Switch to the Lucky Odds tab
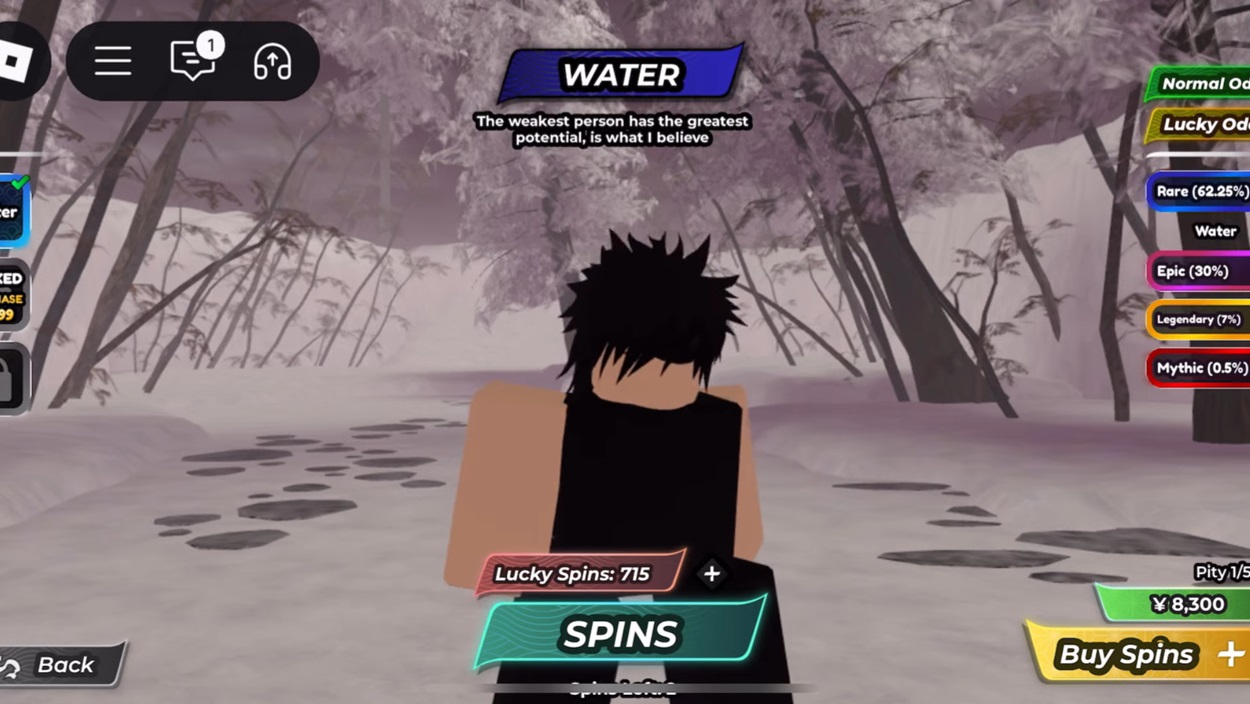 [x=1202, y=124]
